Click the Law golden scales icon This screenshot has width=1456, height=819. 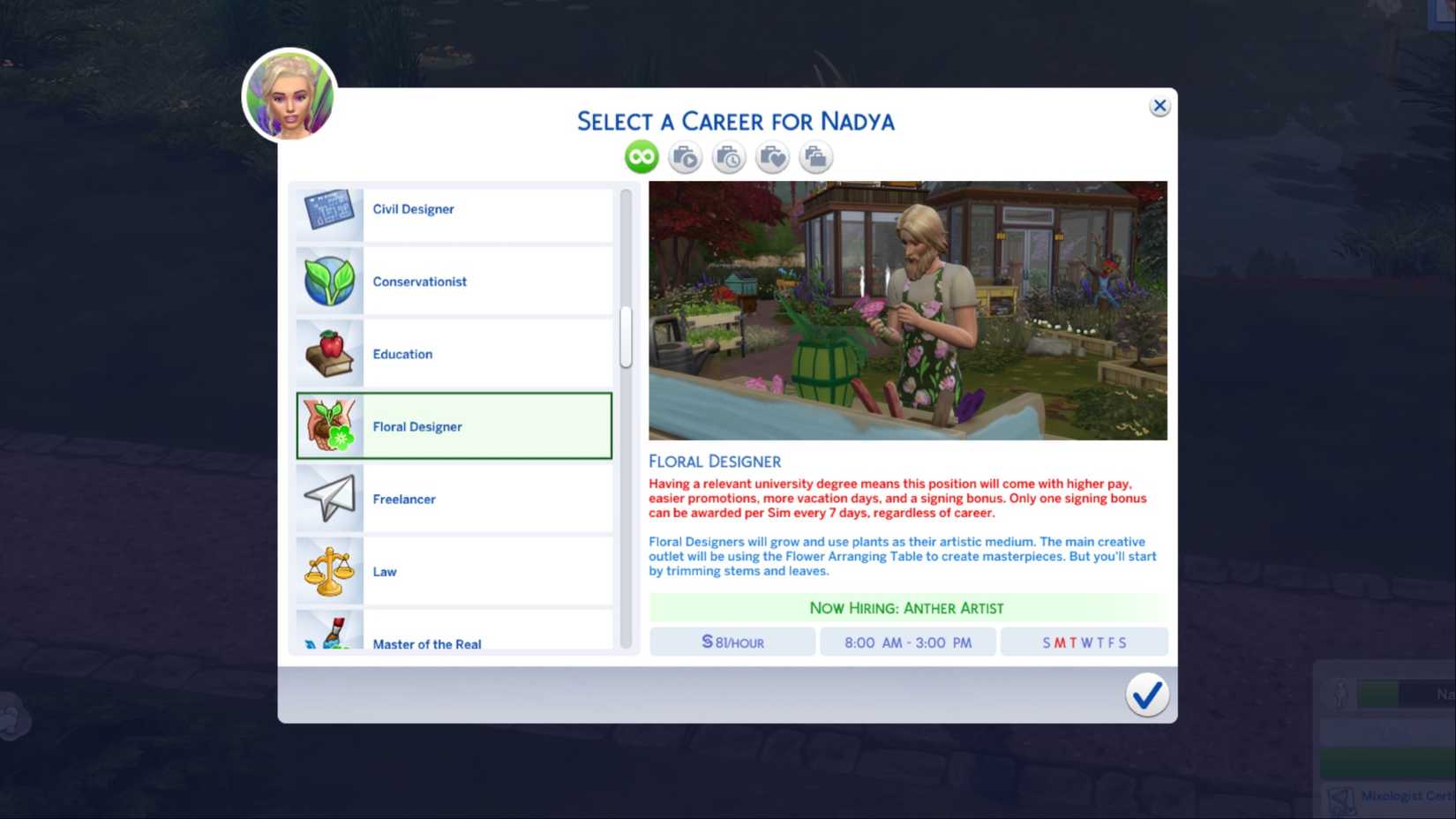tap(327, 571)
